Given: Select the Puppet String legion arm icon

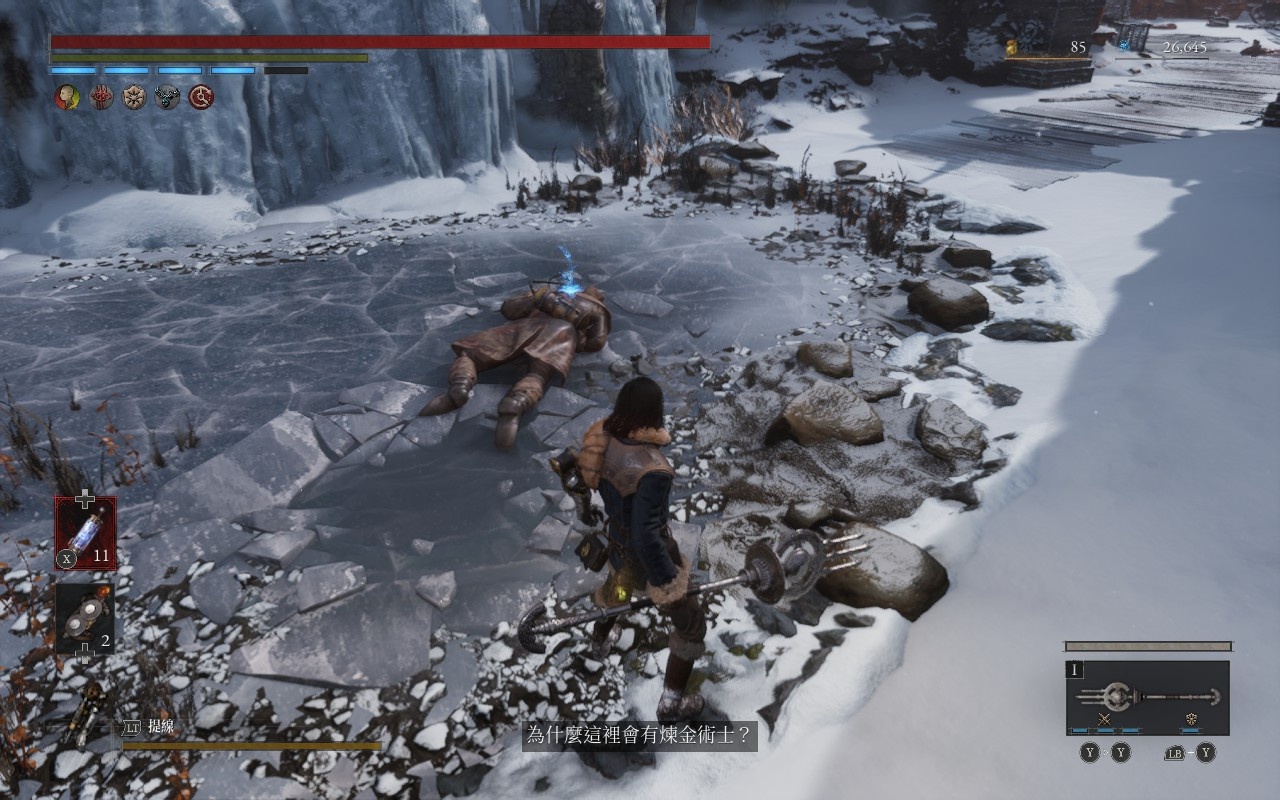Looking at the screenshot, I should click(x=90, y=715).
